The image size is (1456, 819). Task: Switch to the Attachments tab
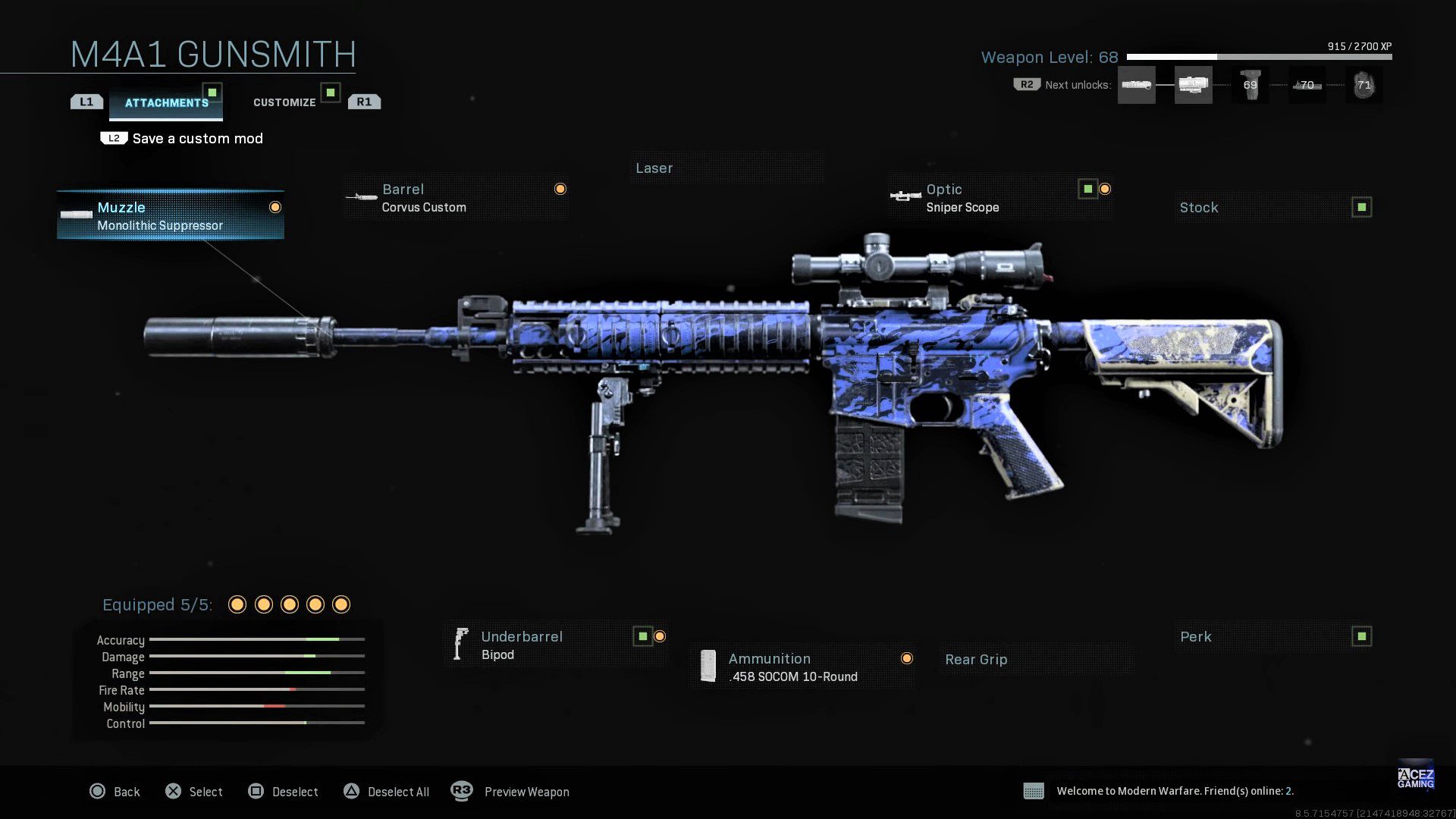[x=166, y=102]
